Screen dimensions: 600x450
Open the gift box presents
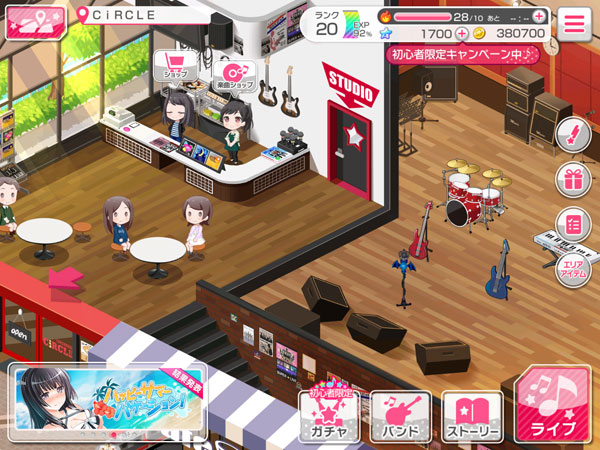[x=573, y=180]
